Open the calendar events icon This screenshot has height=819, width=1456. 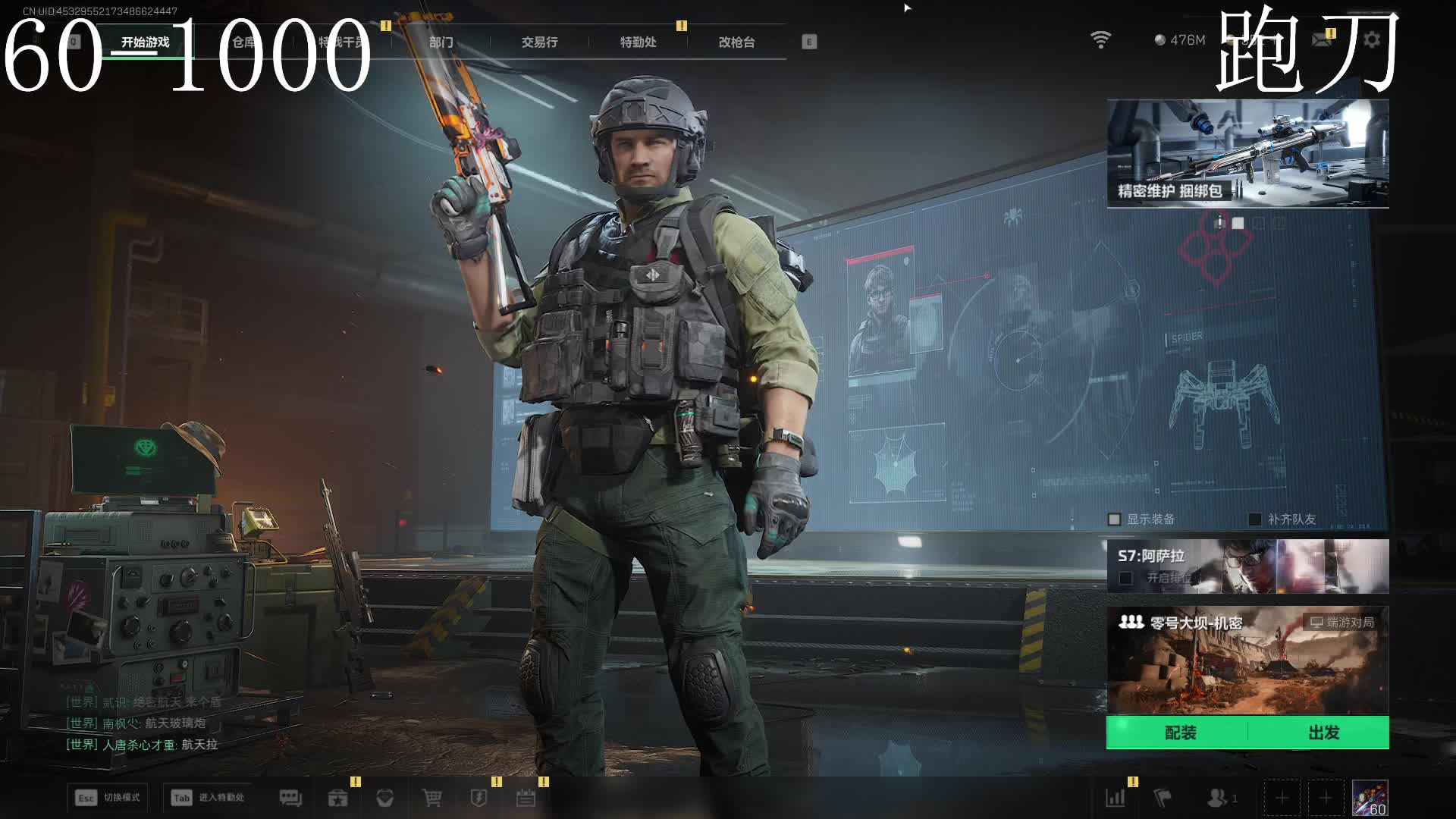click(526, 798)
